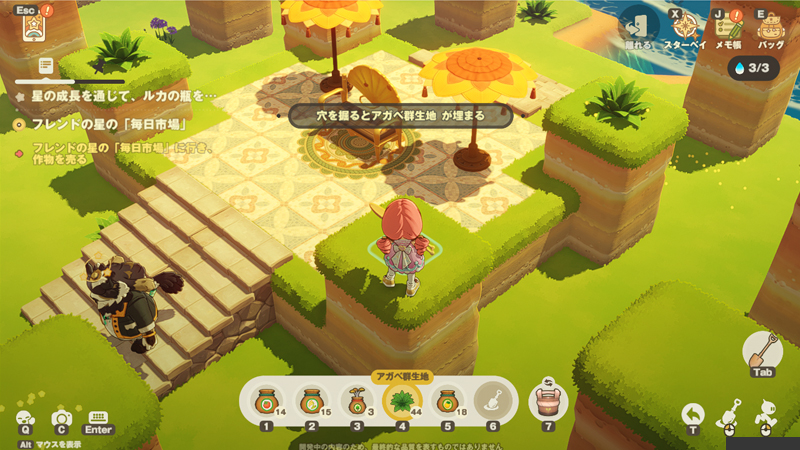
Task: Open the quest list tab icon
Action: pyautogui.click(x=46, y=64)
